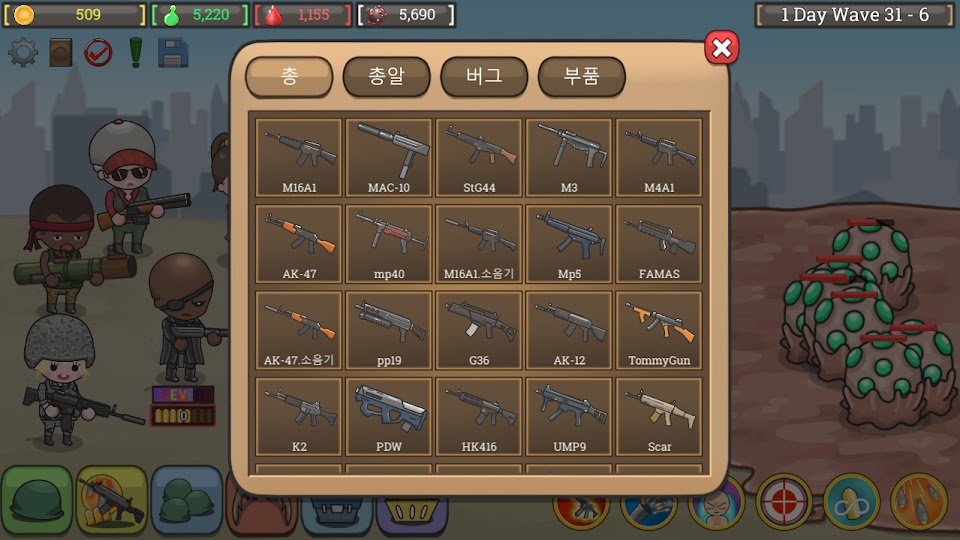960x540 pixels.
Task: Pick the PDW weapon
Action: [x=389, y=415]
